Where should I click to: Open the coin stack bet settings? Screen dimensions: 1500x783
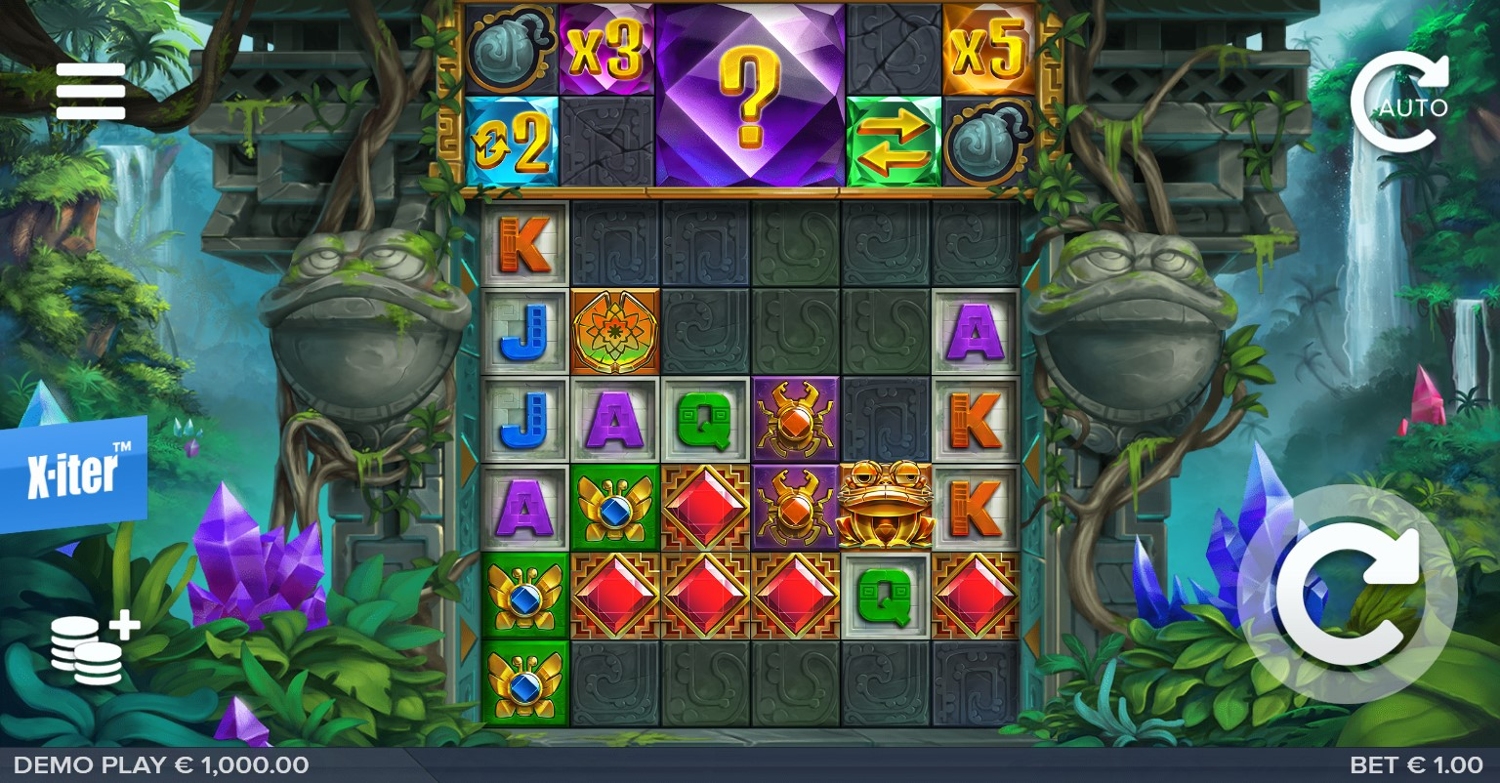pyautogui.click(x=93, y=647)
